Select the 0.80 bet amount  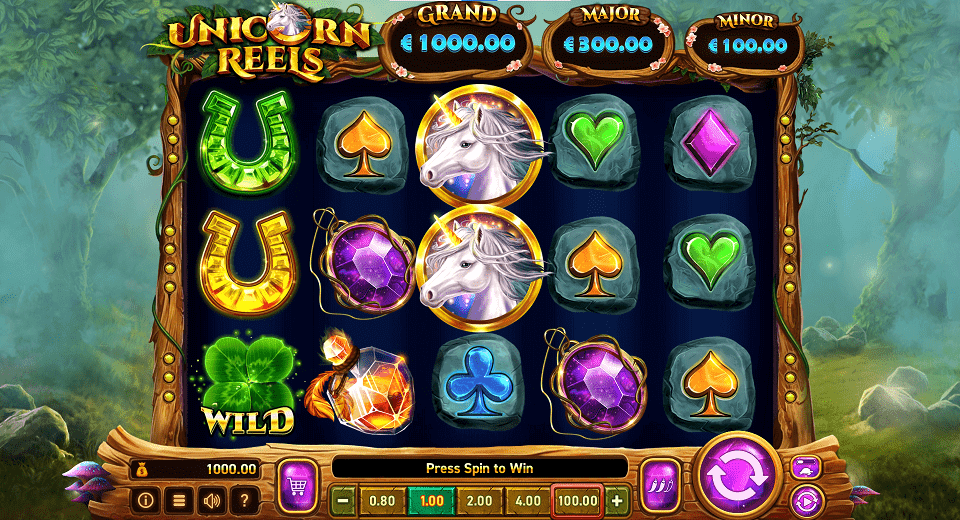[382, 500]
